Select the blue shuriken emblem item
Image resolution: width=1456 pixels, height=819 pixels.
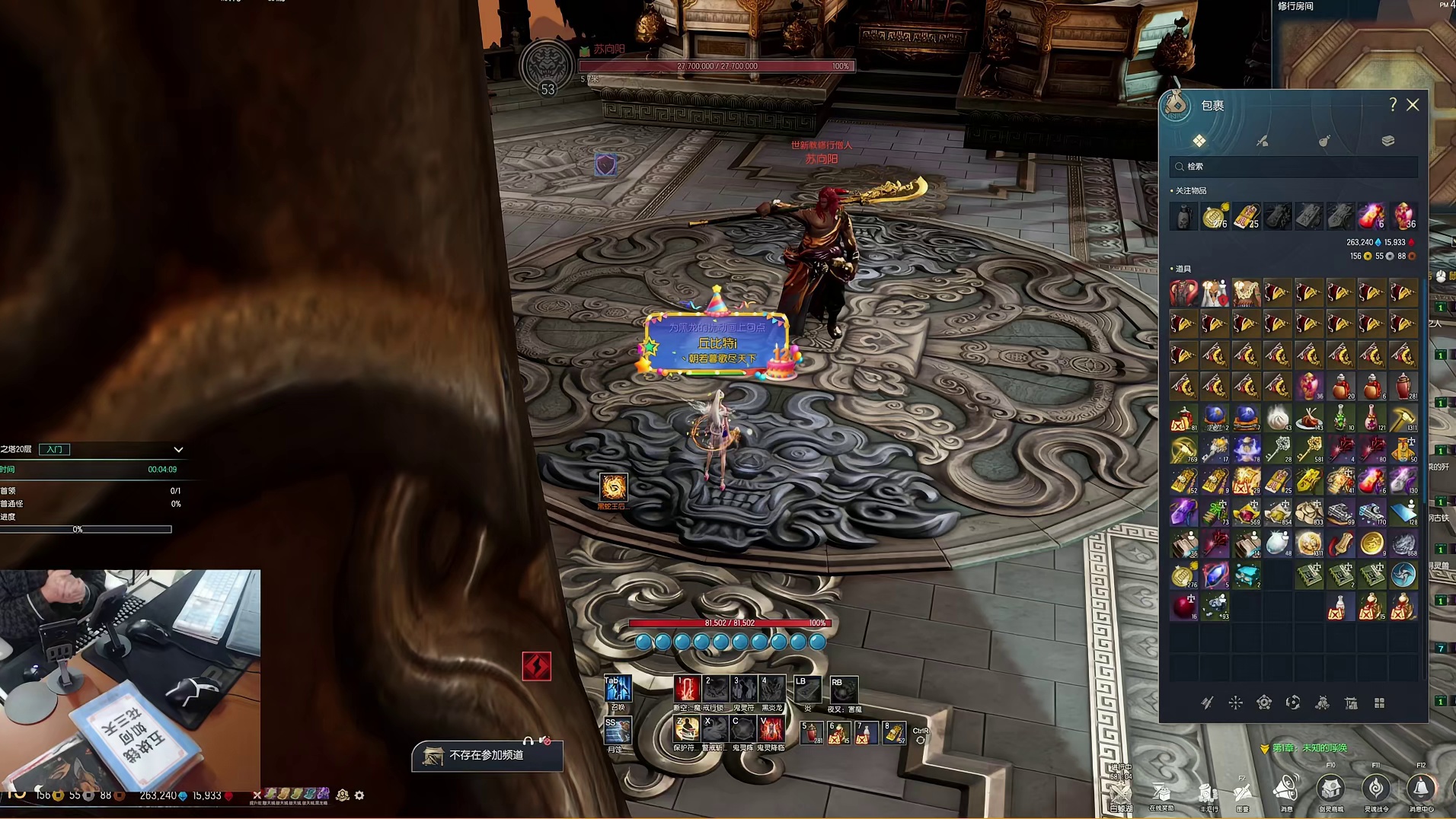point(1403,575)
